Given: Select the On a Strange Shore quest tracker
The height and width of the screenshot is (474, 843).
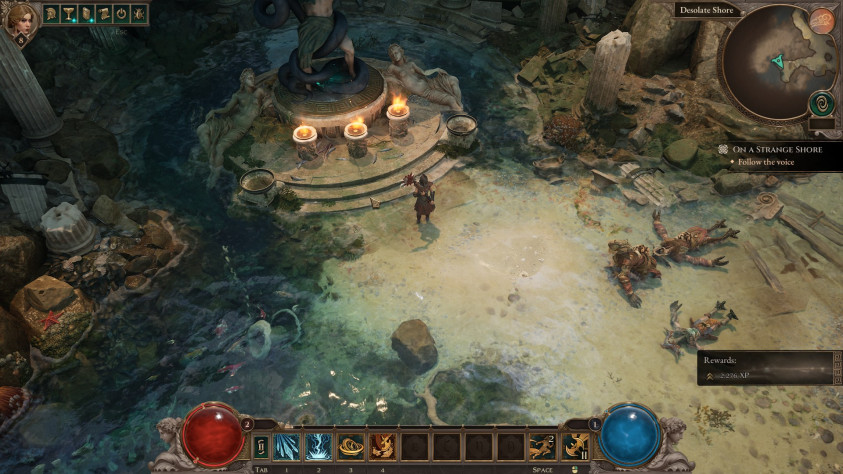Looking at the screenshot, I should (x=776, y=149).
